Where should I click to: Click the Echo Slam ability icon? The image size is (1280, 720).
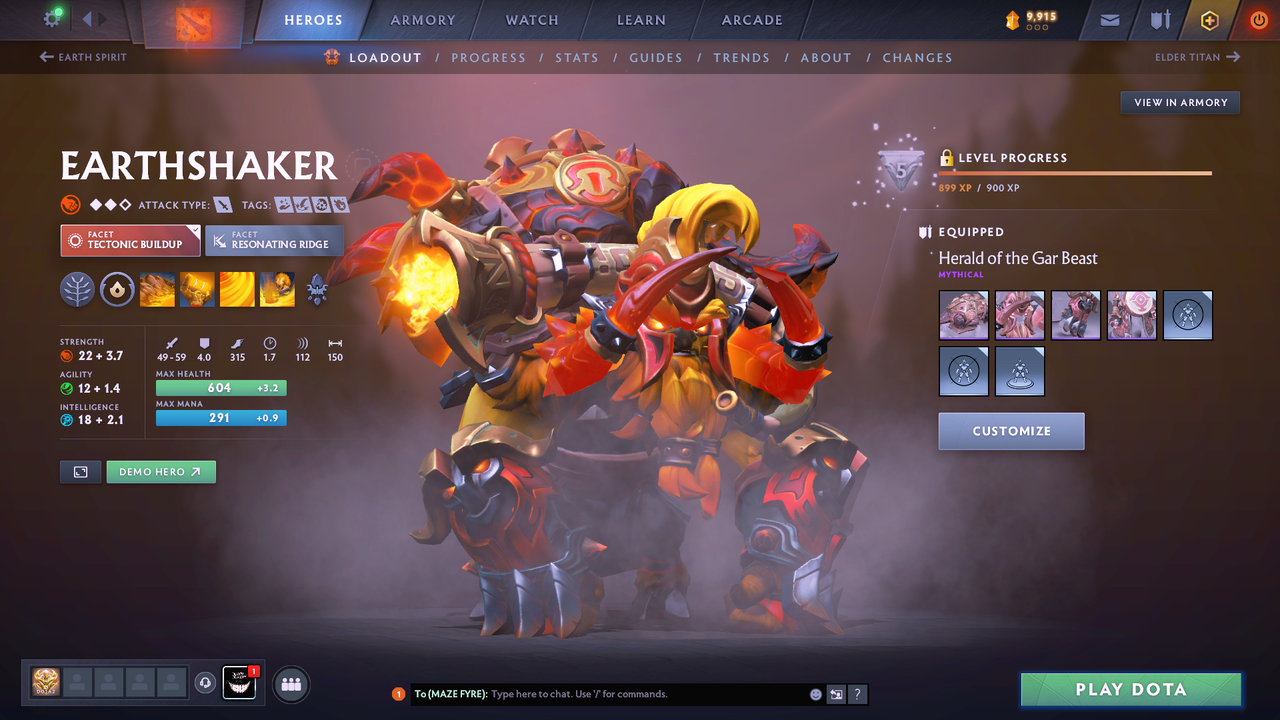[277, 290]
